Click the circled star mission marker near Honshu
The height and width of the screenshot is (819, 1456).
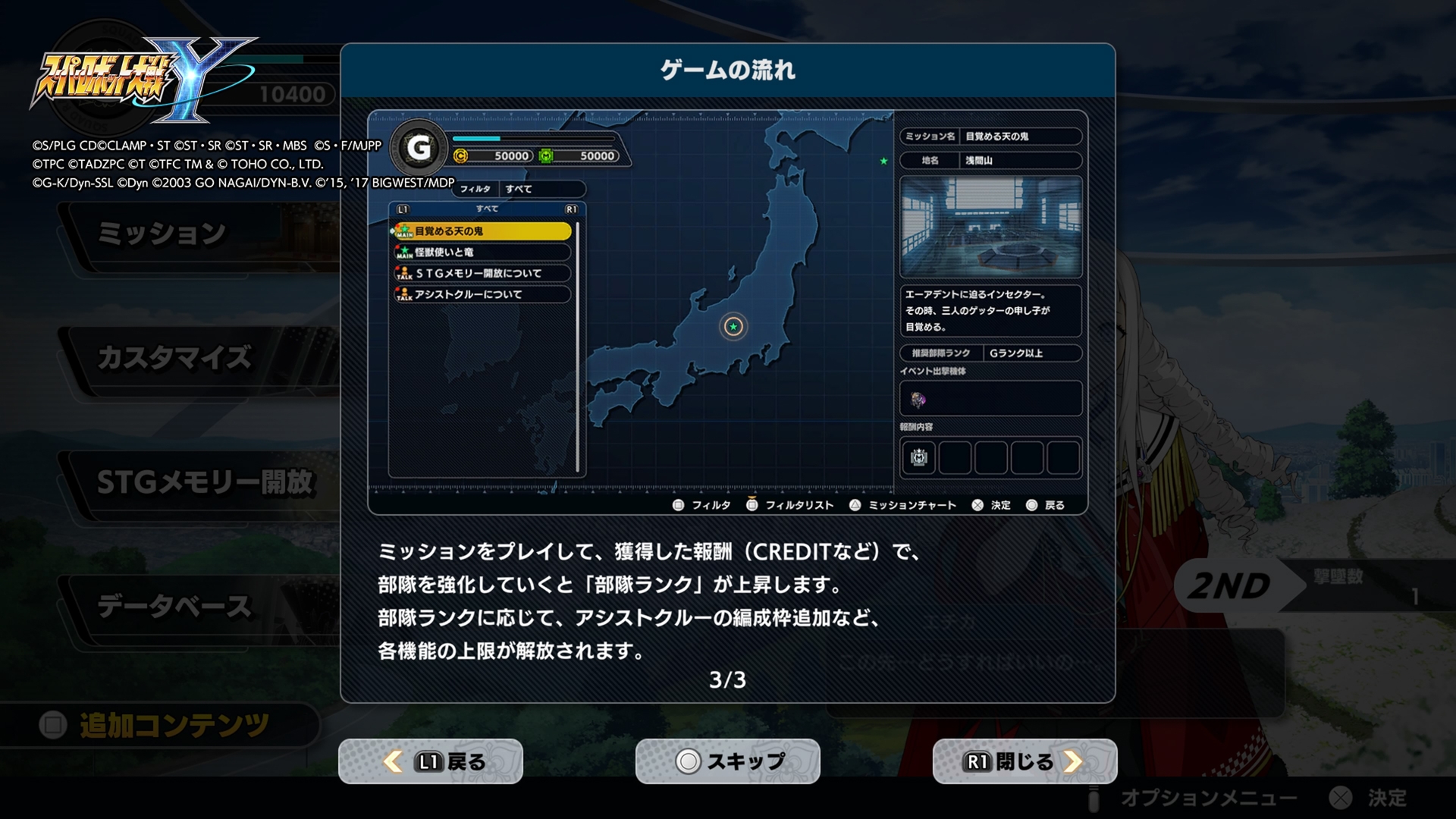pyautogui.click(x=732, y=327)
